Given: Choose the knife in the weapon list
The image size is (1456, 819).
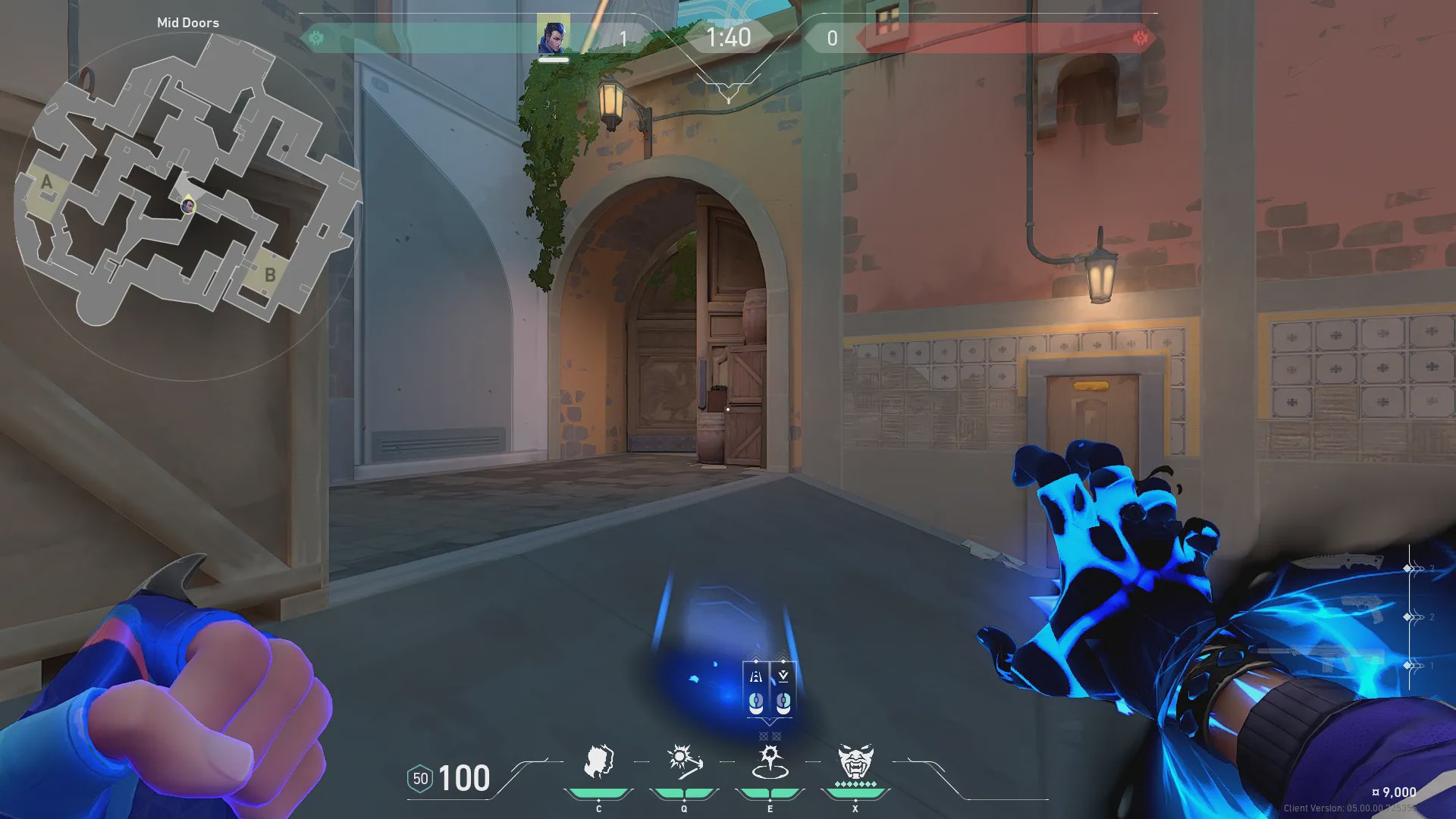Looking at the screenshot, I should [x=1338, y=563].
